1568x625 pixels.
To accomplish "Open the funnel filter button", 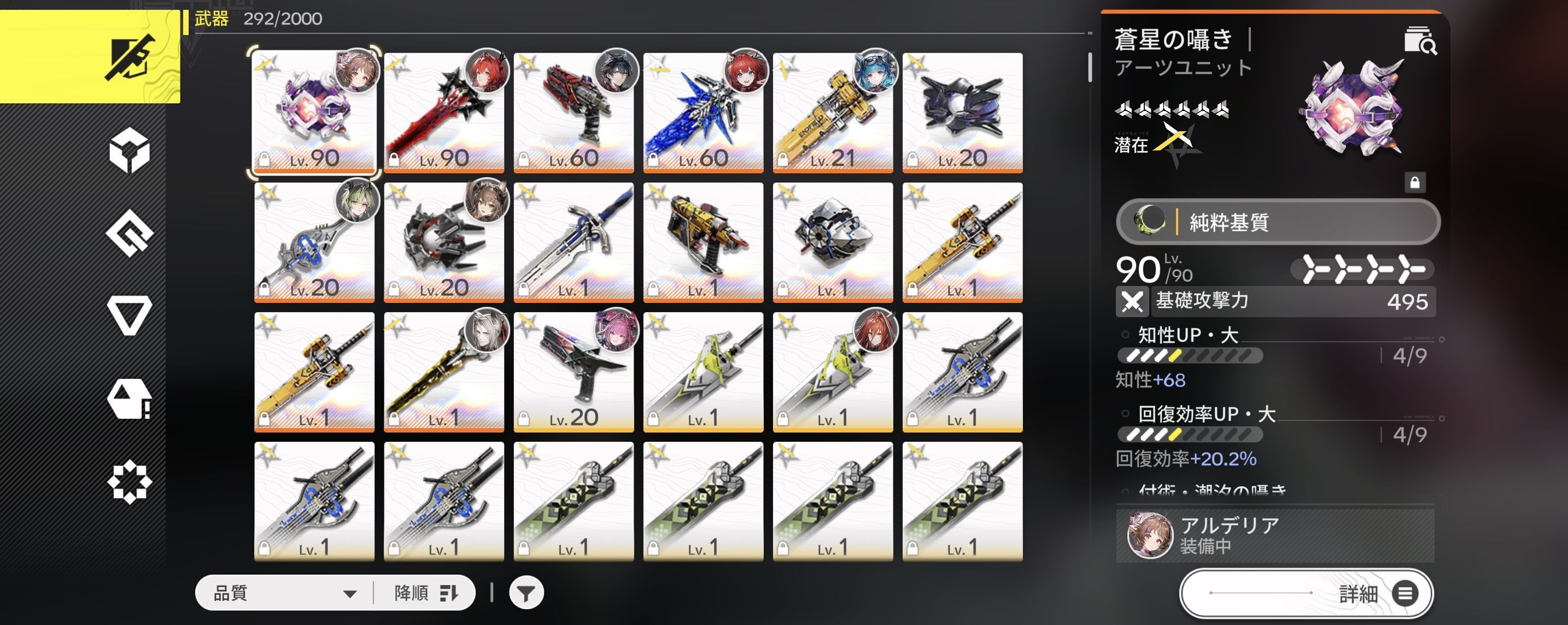I will pyautogui.click(x=526, y=593).
